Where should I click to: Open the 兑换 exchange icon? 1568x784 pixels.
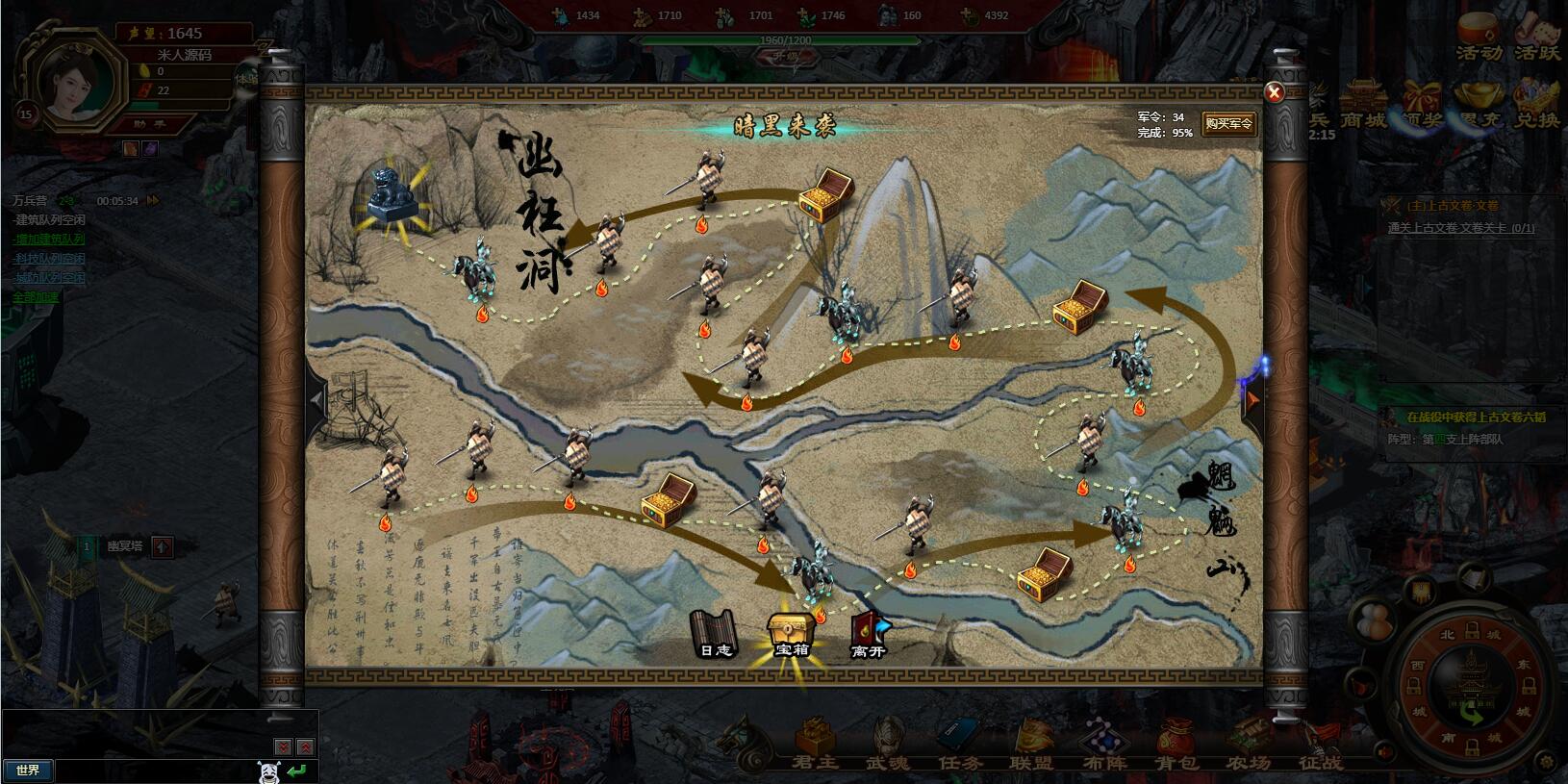(1537, 105)
